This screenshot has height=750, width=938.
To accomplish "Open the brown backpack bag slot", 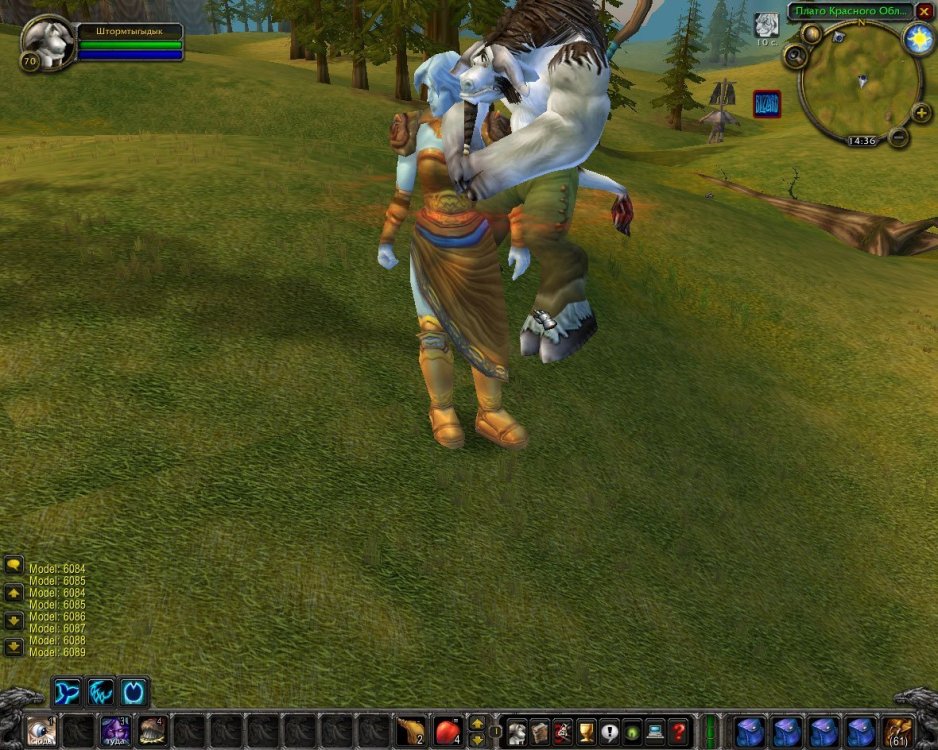I will (x=899, y=731).
